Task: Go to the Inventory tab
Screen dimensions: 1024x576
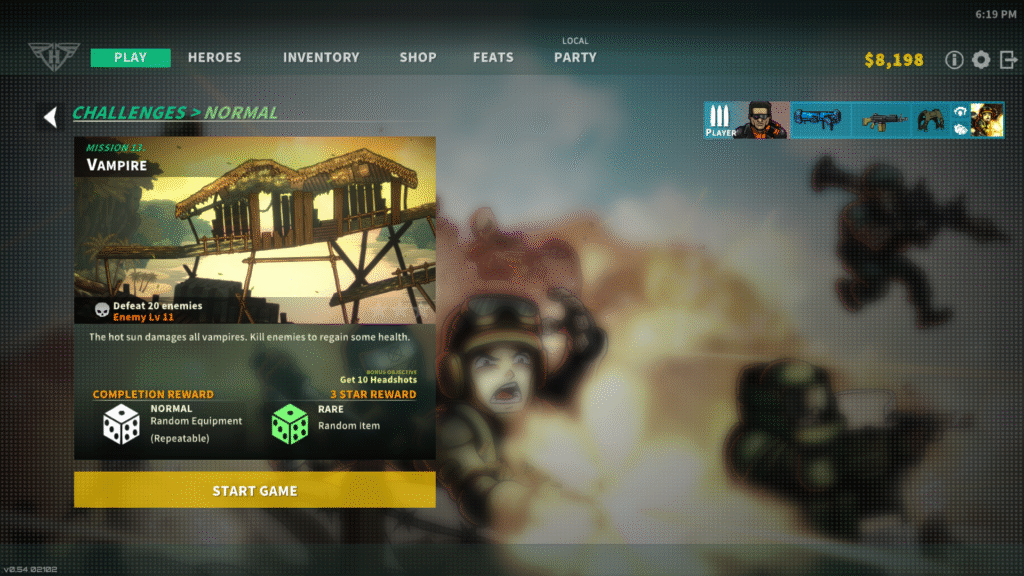Action: pyautogui.click(x=320, y=57)
